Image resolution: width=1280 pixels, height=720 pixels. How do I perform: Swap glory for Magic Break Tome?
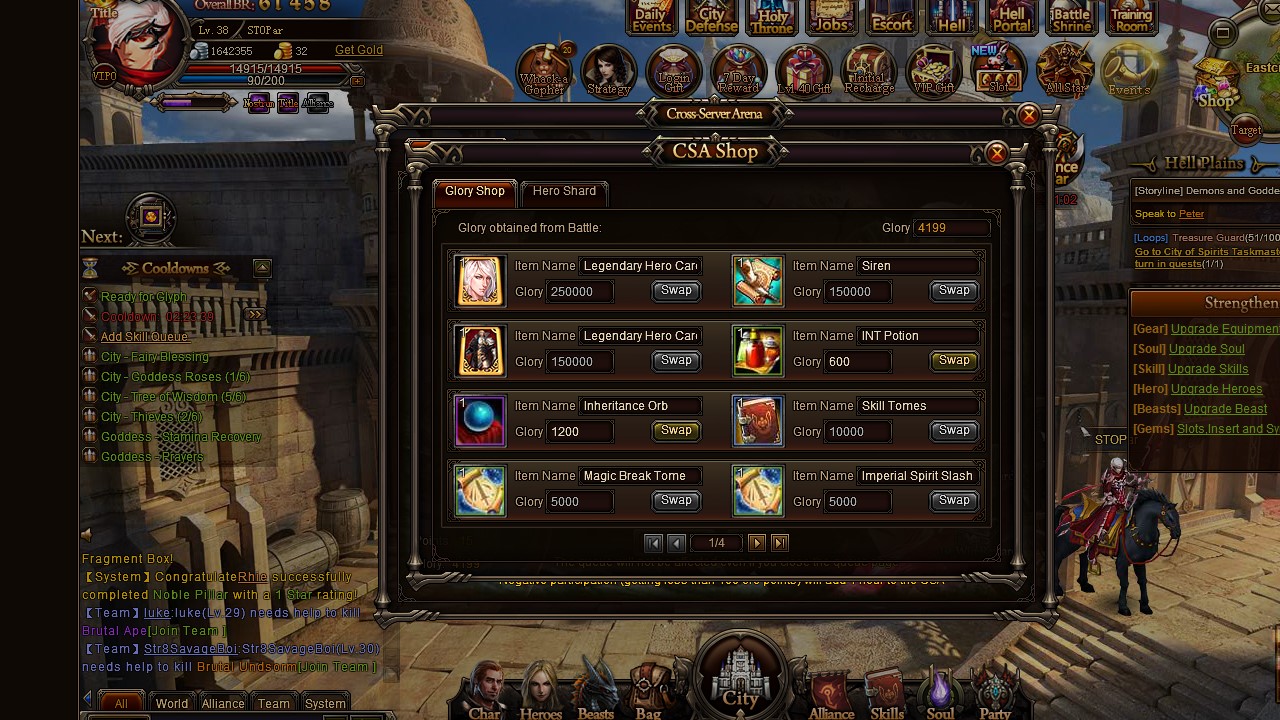pos(676,501)
